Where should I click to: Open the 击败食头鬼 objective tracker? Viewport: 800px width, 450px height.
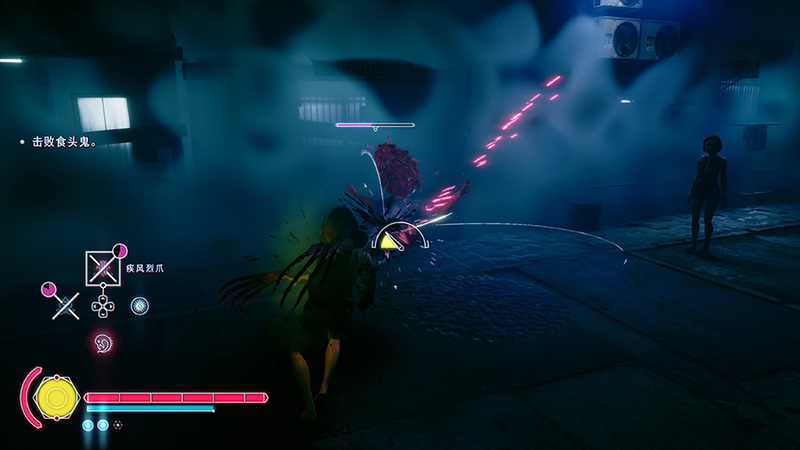62,143
